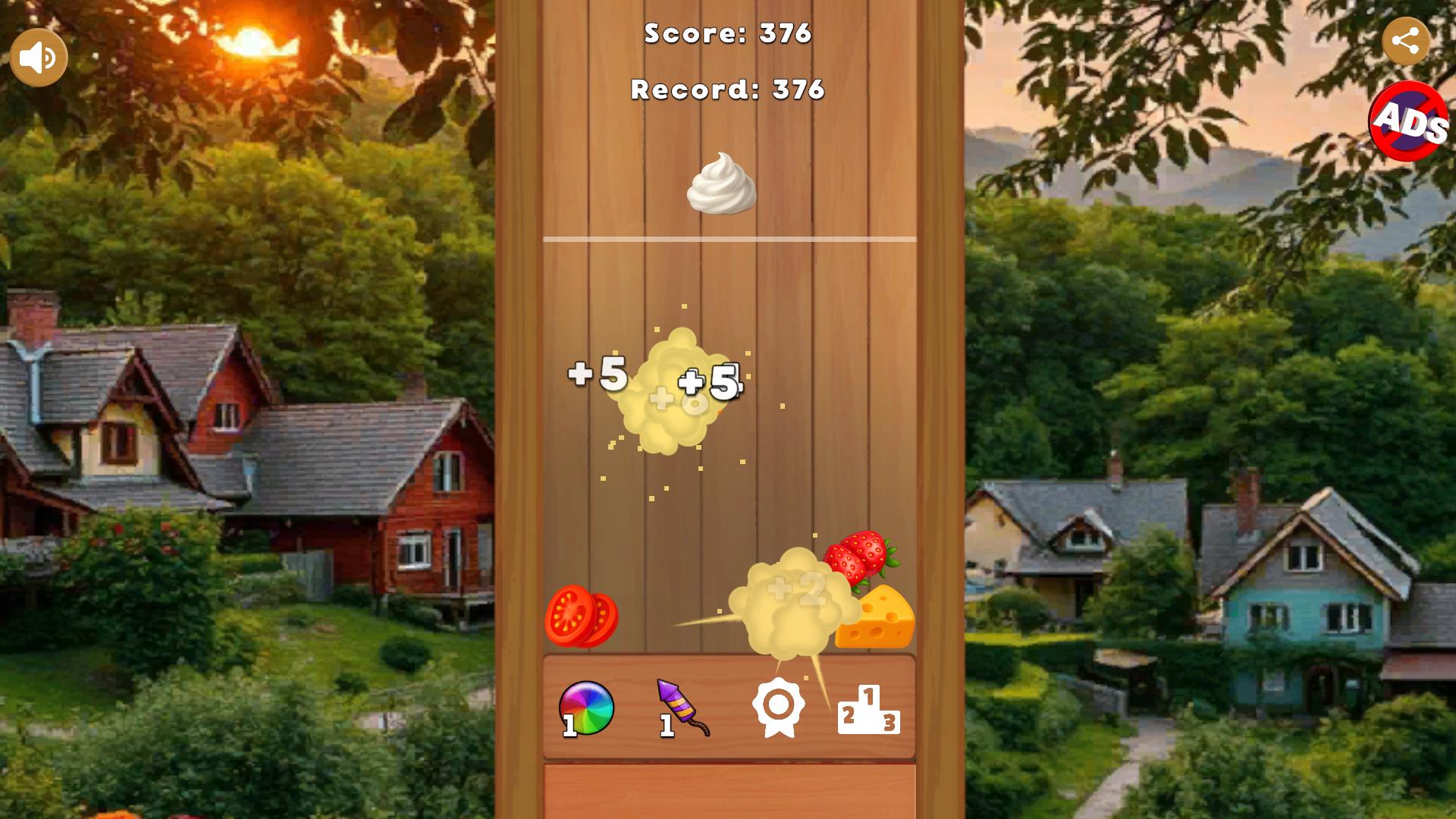Click the Score: 376 label

(727, 33)
